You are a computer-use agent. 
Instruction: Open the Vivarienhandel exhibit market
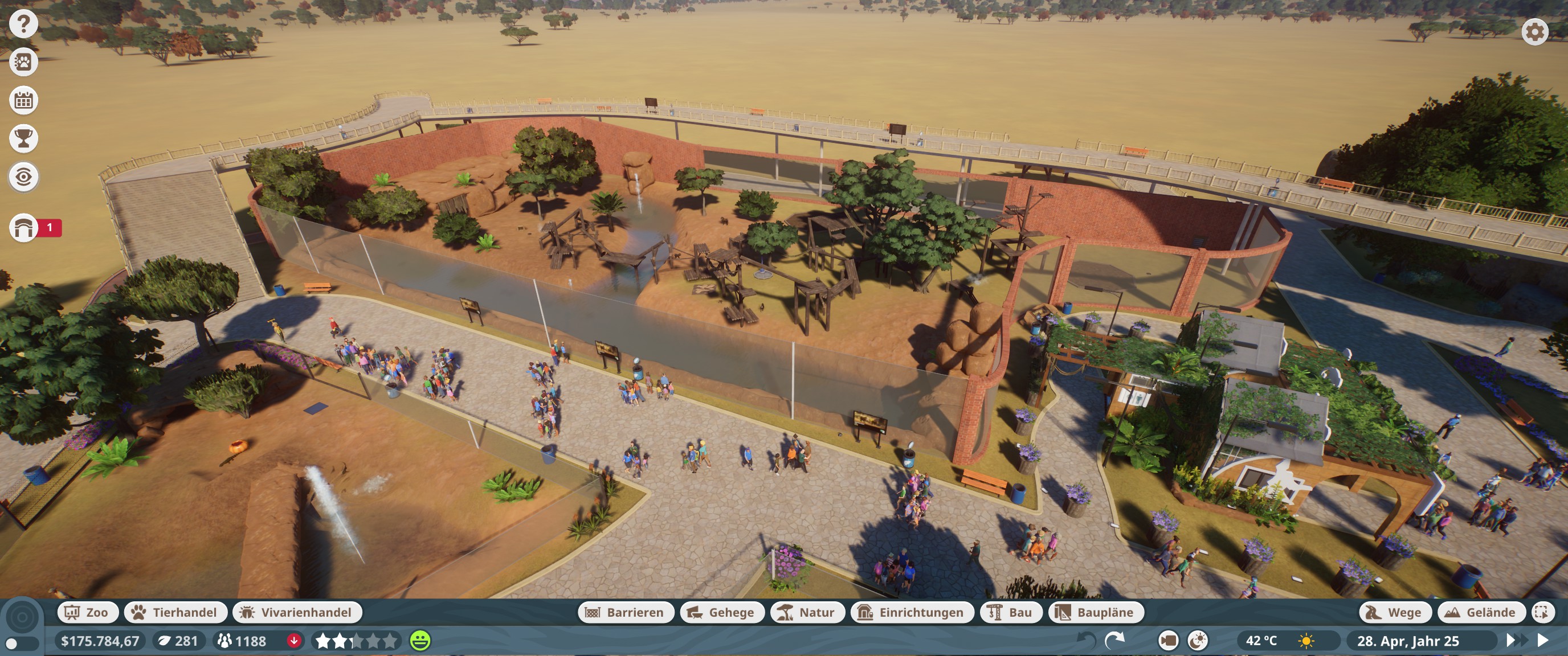[x=297, y=612]
